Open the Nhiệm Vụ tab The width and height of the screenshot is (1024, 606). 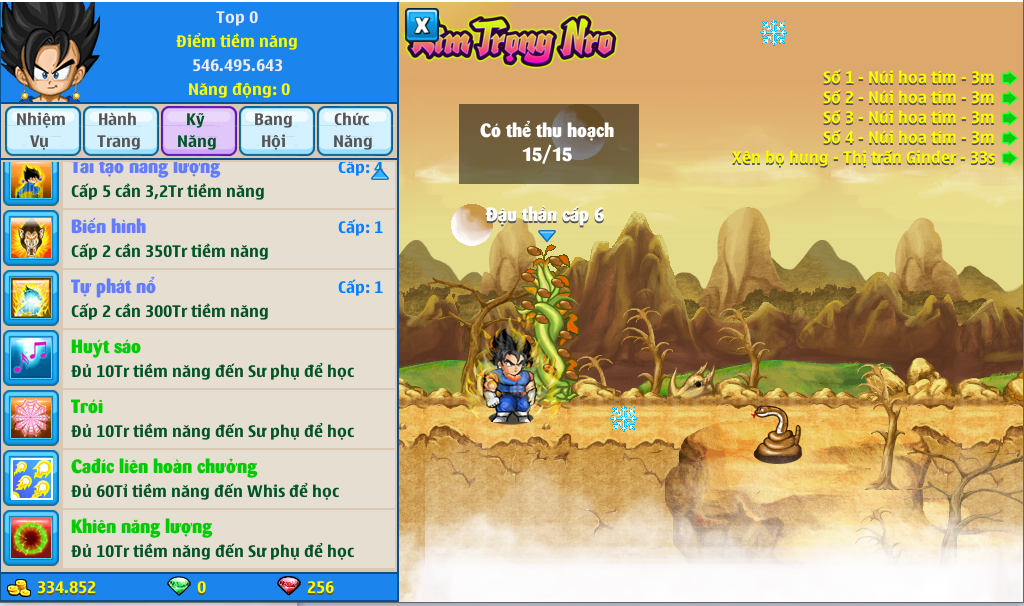41,130
